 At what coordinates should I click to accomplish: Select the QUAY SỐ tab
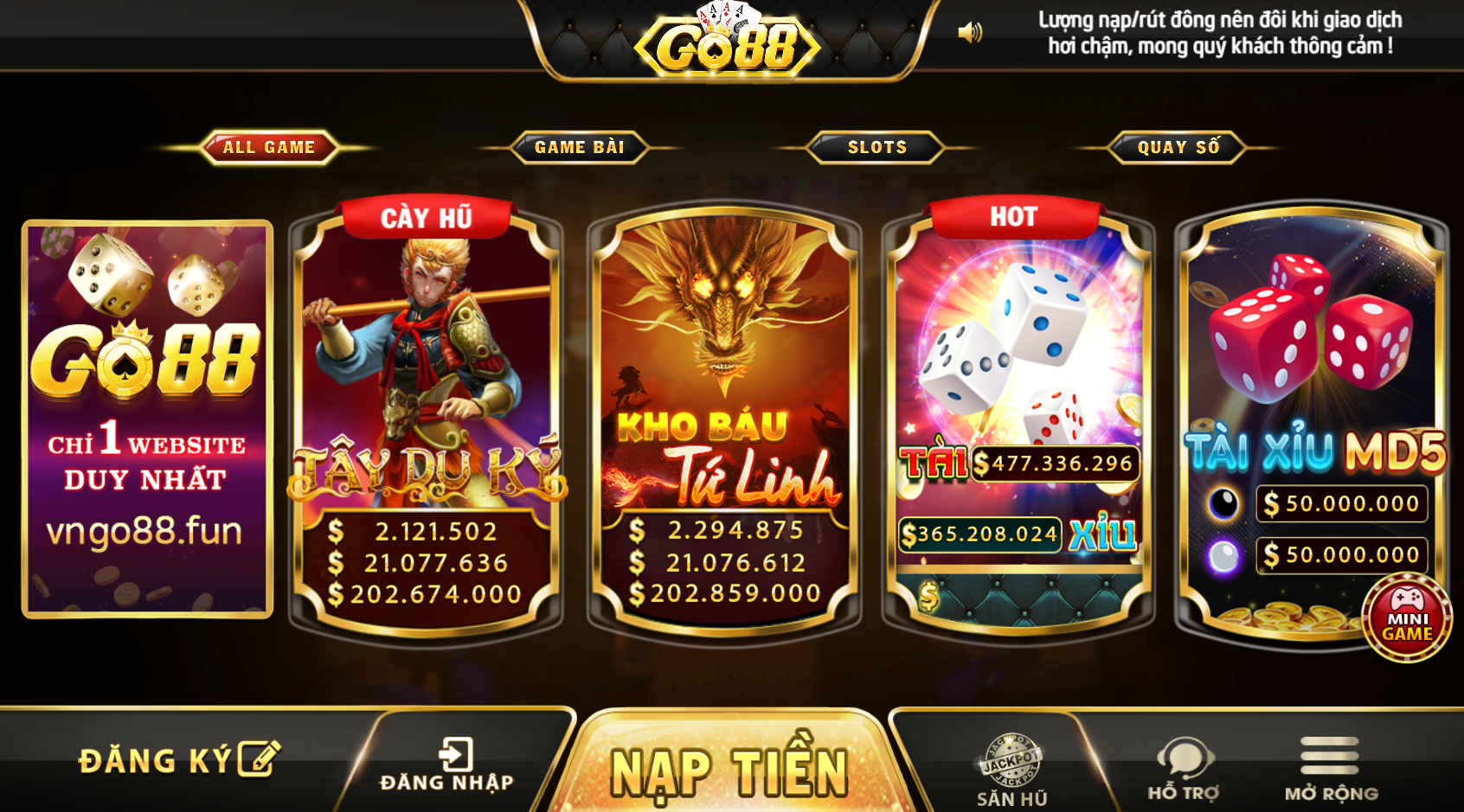tap(1177, 147)
